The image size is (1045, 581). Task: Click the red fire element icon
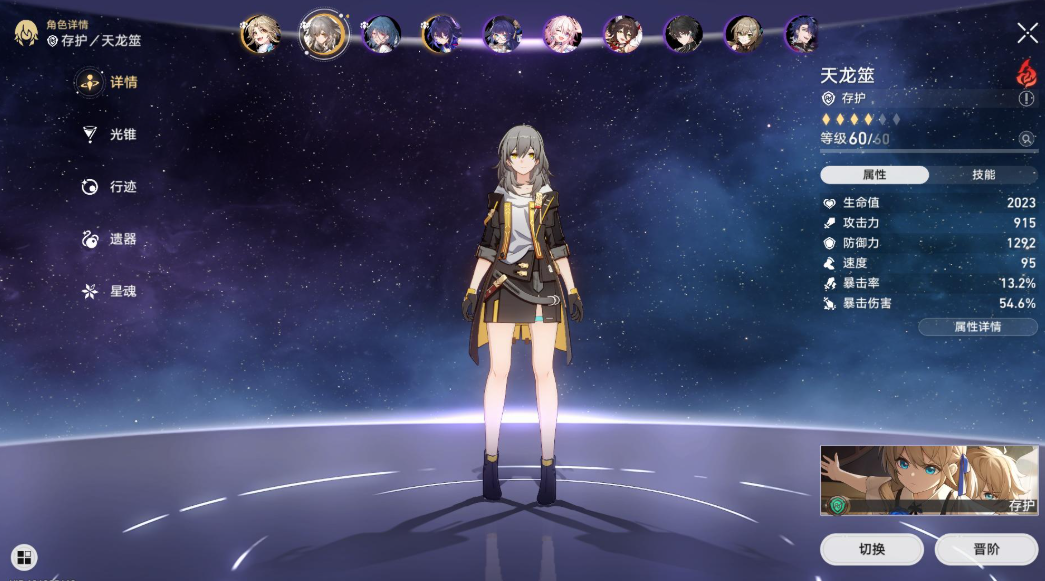tap(1025, 72)
